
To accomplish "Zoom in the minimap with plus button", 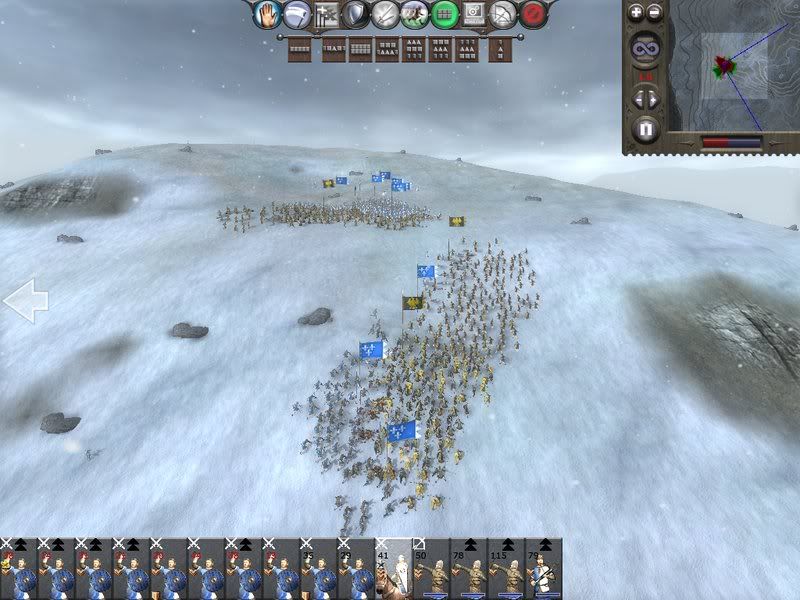I will click(x=637, y=13).
